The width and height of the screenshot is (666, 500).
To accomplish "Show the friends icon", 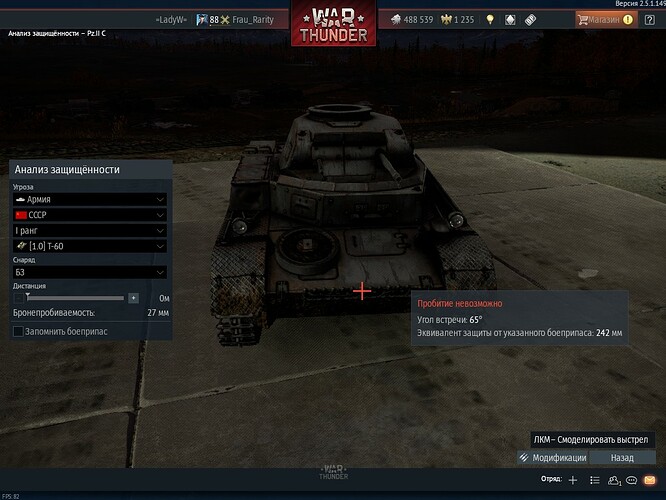I will (613, 480).
